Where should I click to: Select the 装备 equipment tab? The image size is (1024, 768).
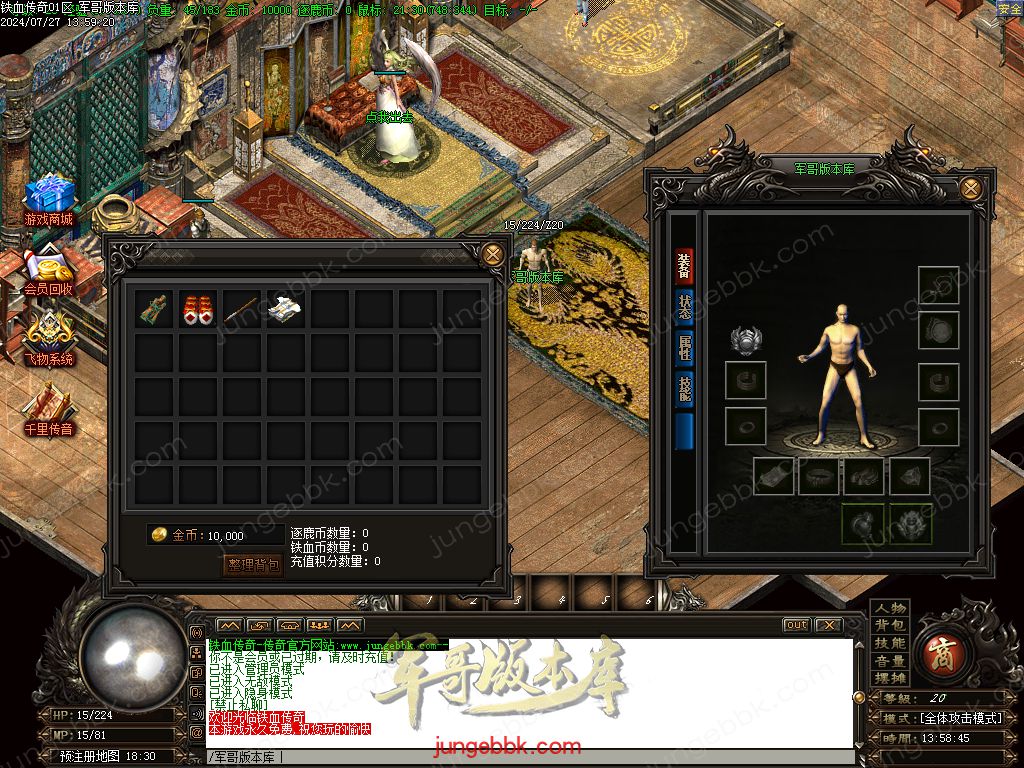click(684, 266)
